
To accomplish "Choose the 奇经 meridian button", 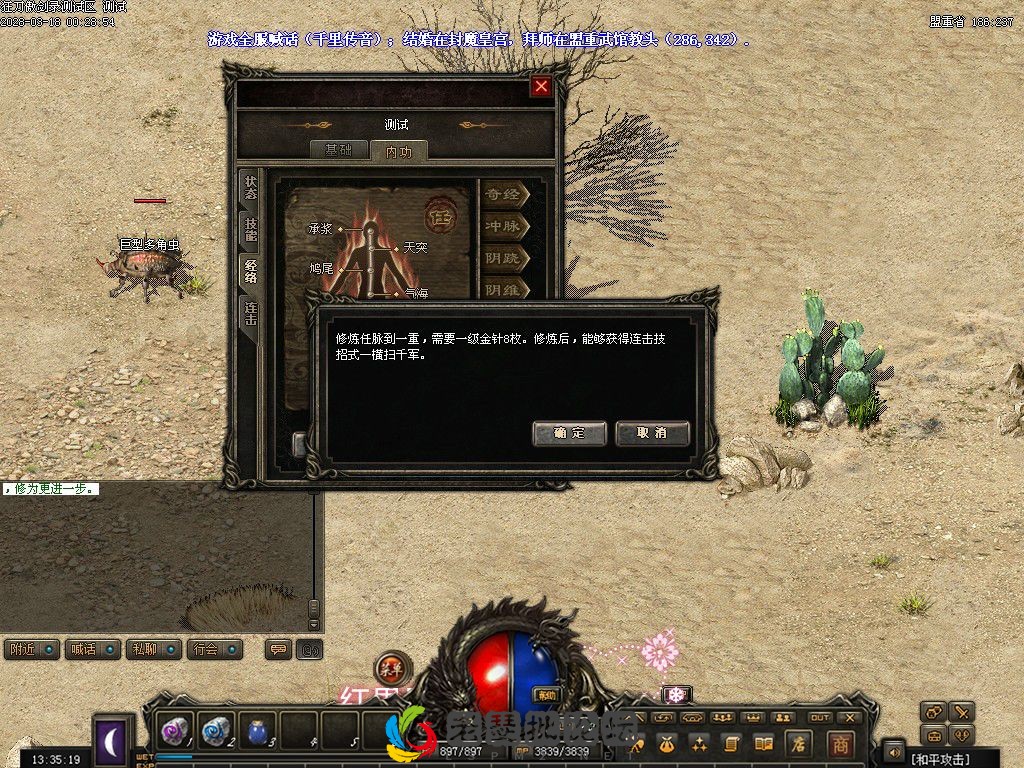I will [x=504, y=194].
